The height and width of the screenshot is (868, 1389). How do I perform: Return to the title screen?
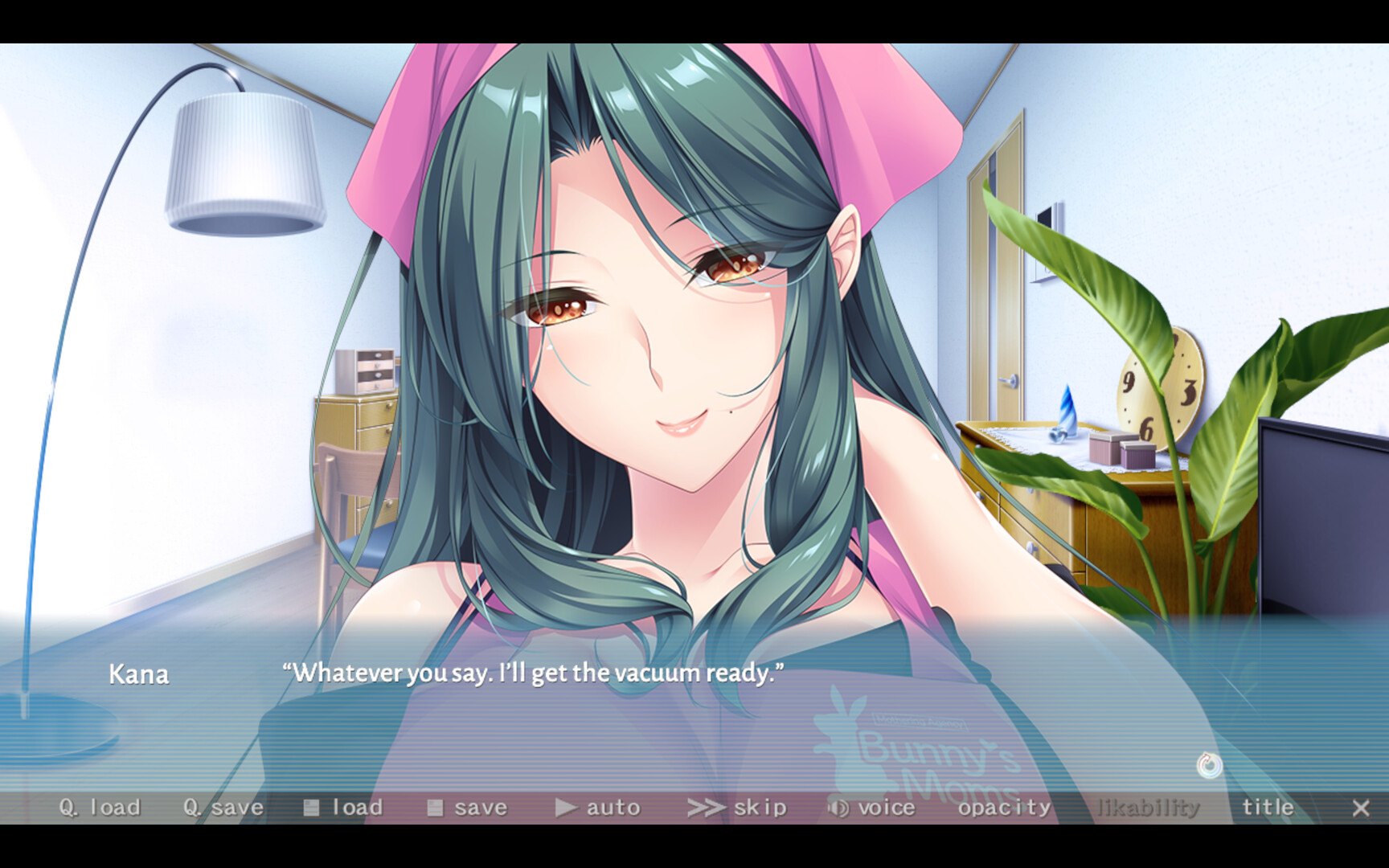tap(1268, 808)
